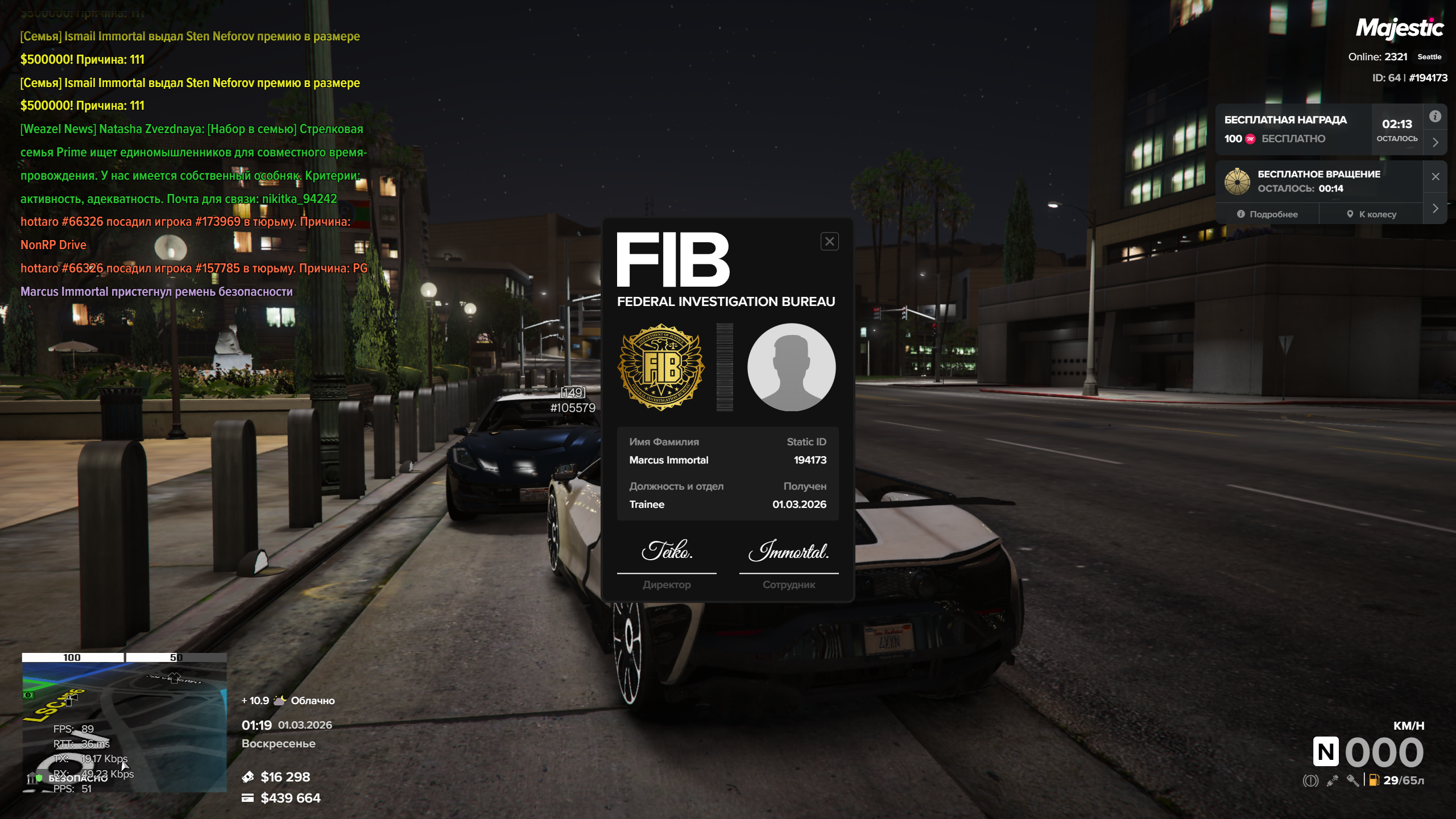Click the minimap
Viewport: 1456px width, 819px height.
pyautogui.click(x=124, y=722)
